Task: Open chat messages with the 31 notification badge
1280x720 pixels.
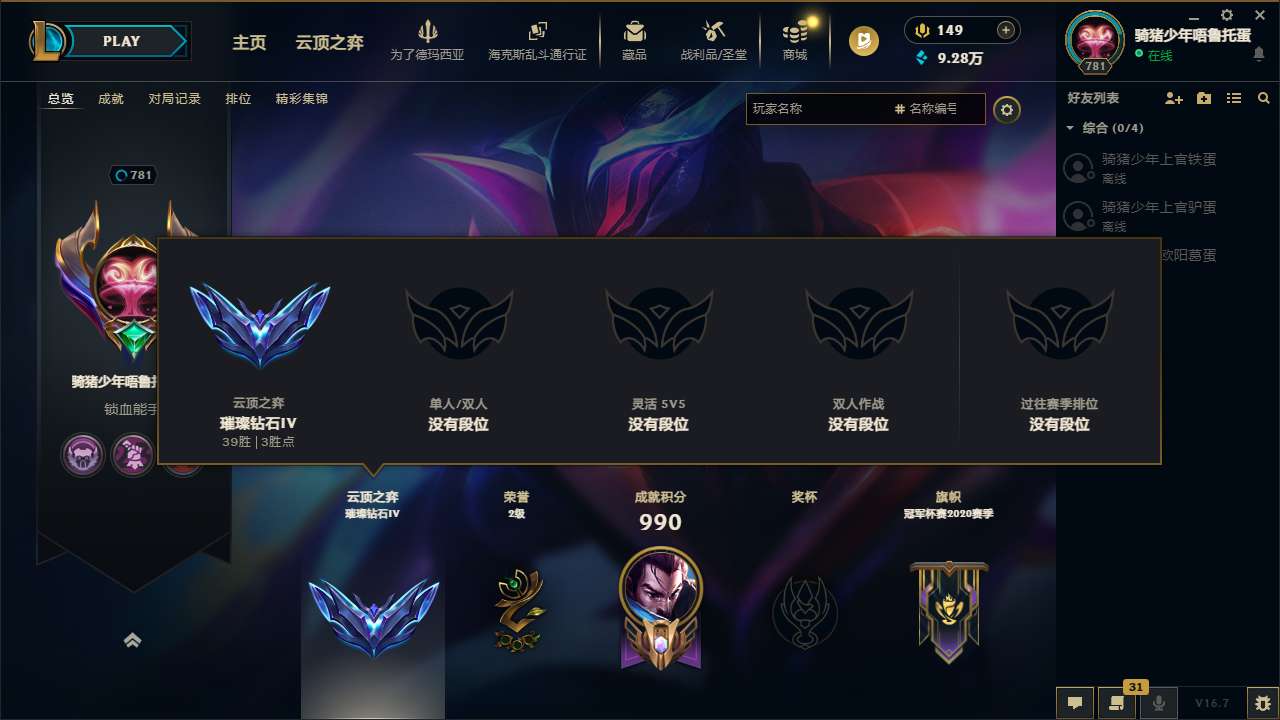Action: [1115, 702]
